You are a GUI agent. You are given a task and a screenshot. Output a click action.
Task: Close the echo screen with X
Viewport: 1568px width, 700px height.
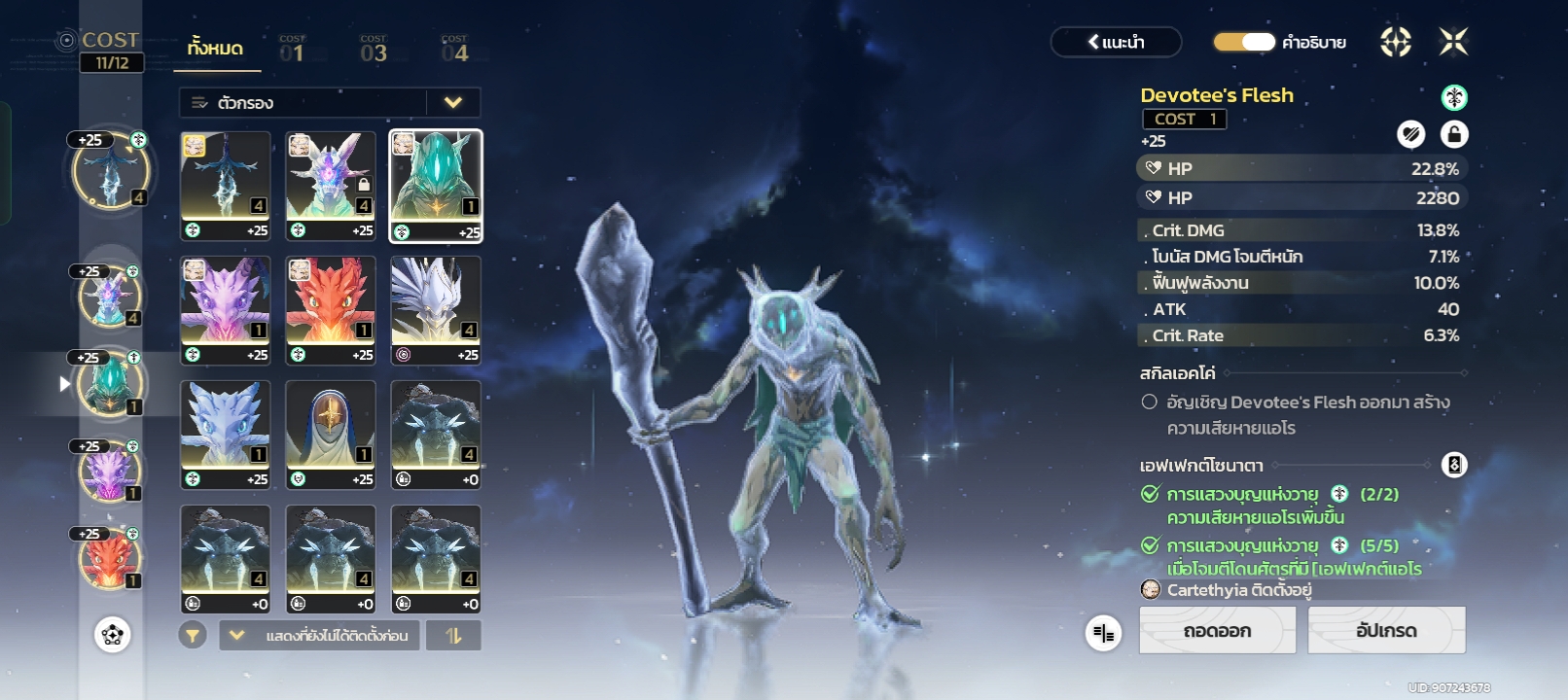(1453, 42)
